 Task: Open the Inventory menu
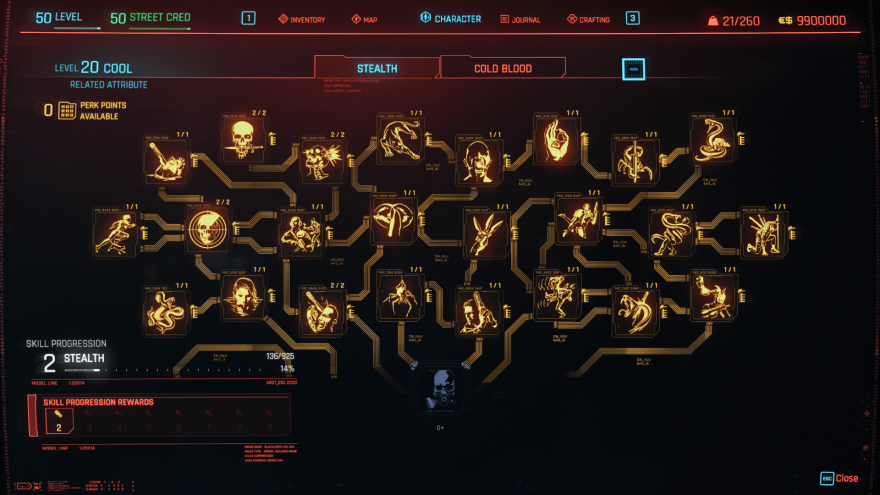point(301,19)
